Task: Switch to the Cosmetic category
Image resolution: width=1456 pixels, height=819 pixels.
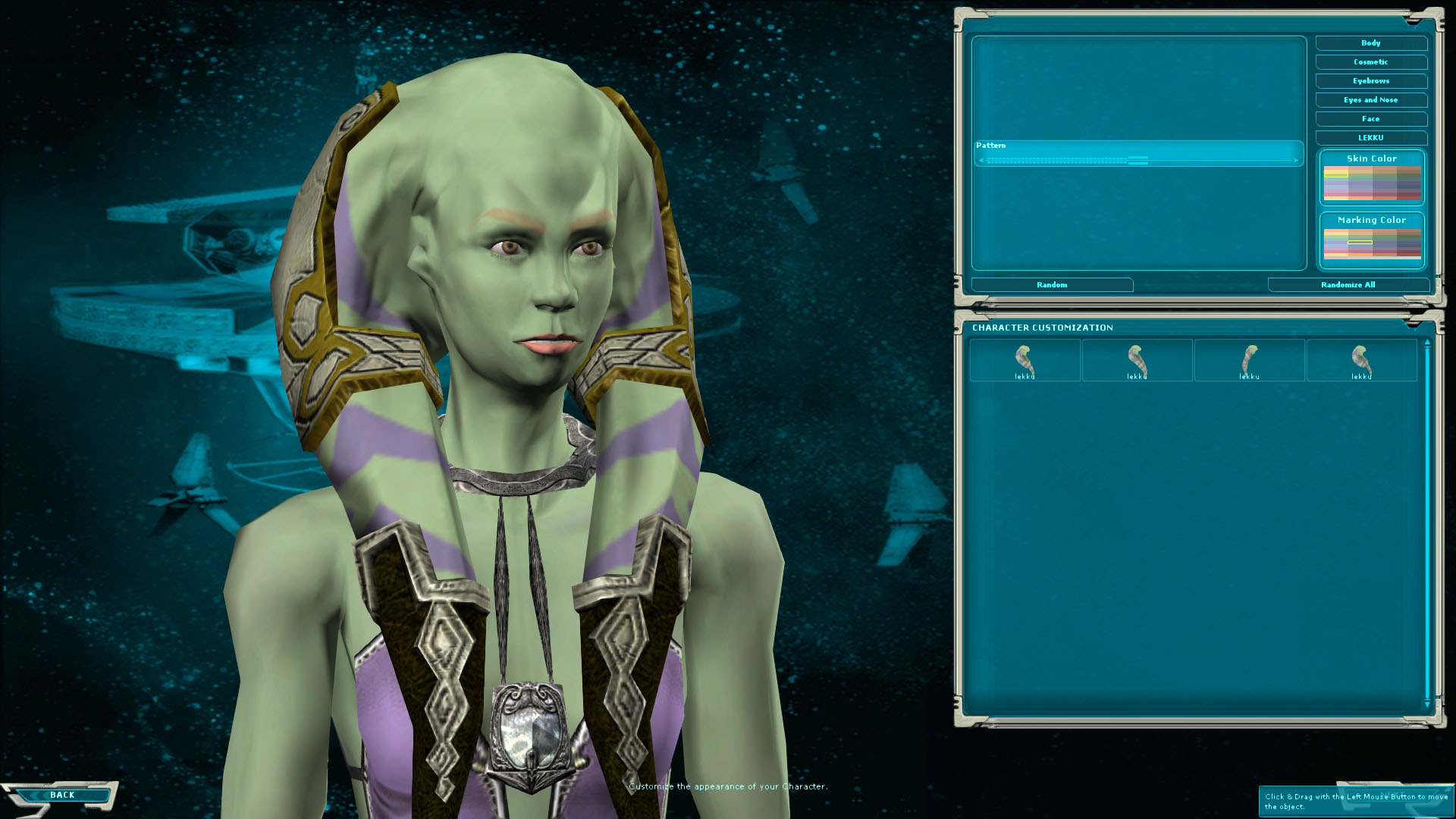Action: [x=1370, y=62]
